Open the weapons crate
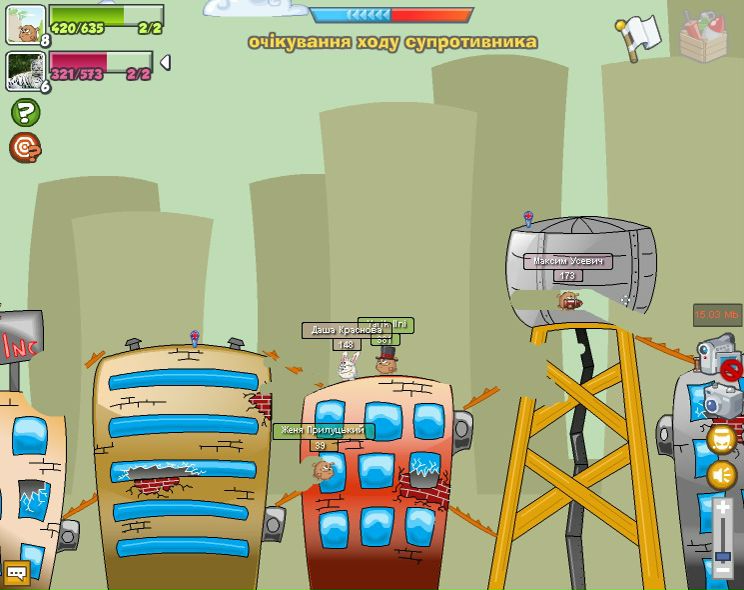The image size is (744, 590). 706,36
